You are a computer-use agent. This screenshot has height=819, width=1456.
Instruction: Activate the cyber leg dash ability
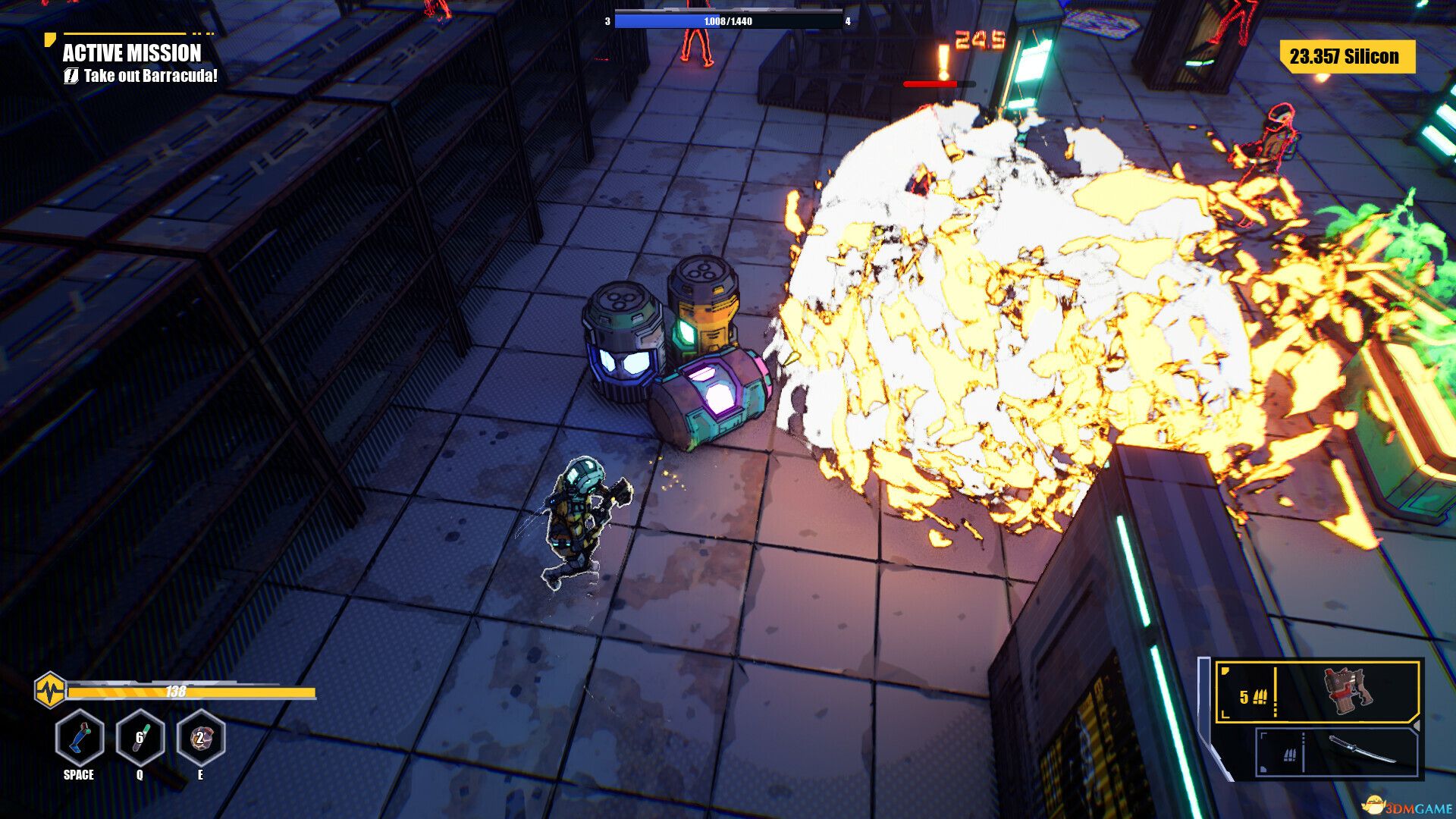pos(80,738)
